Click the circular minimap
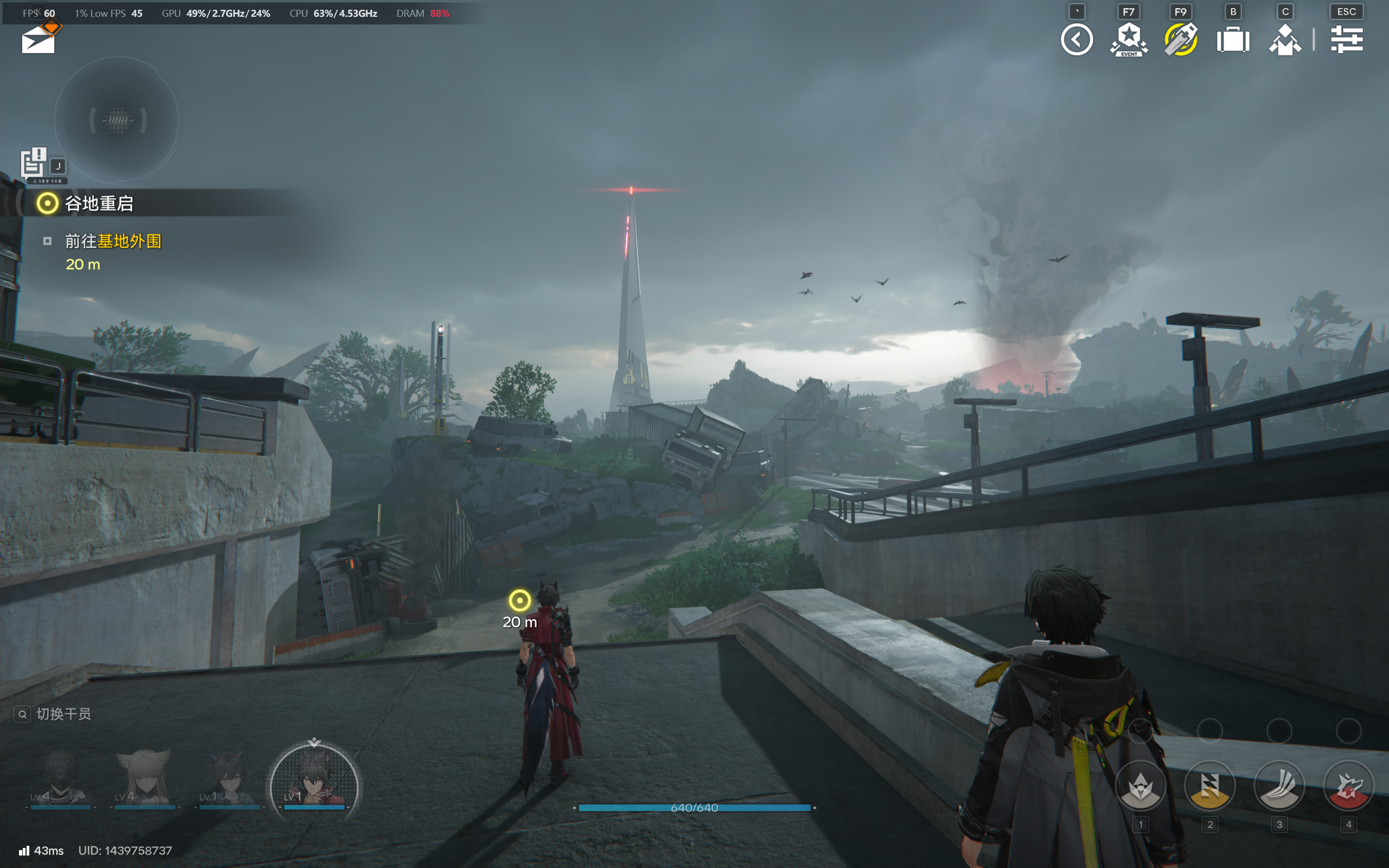The width and height of the screenshot is (1389, 868). point(117,120)
